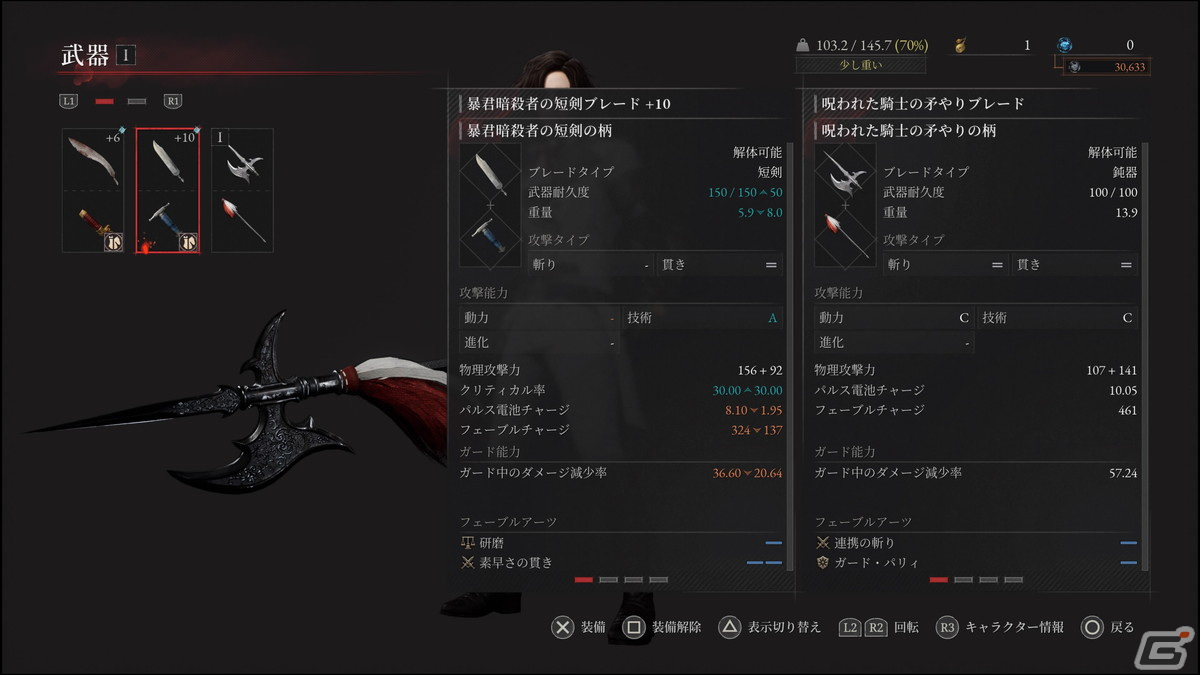Viewport: 1200px width, 675px height.
Task: Switch to the grey second weapon page tab
Action: tap(137, 101)
